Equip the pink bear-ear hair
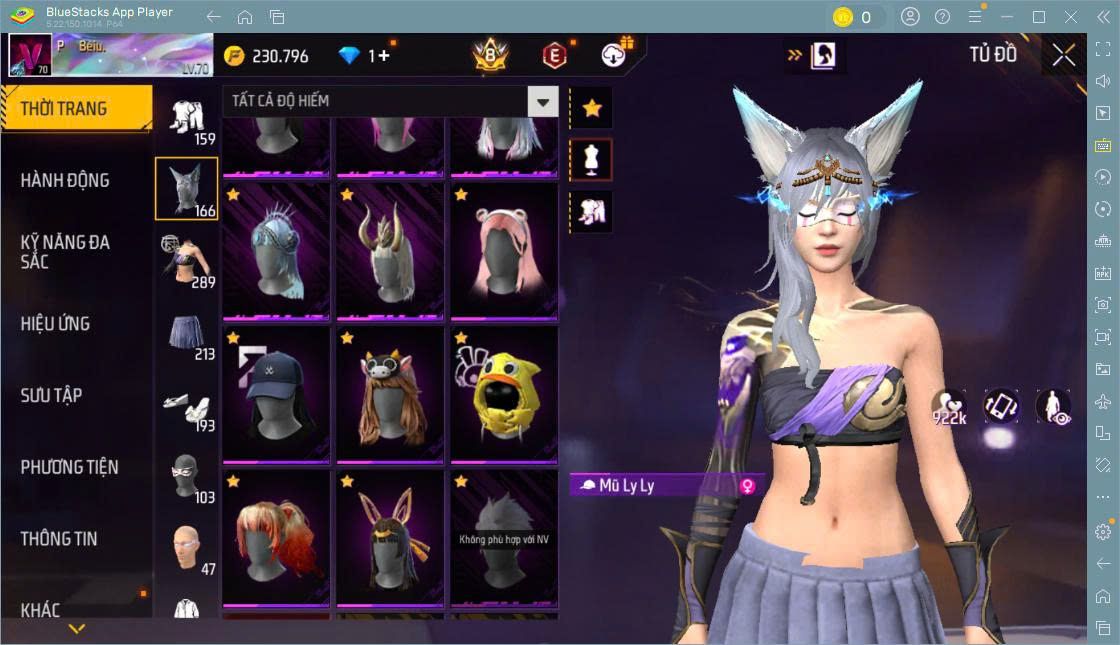 tap(504, 250)
